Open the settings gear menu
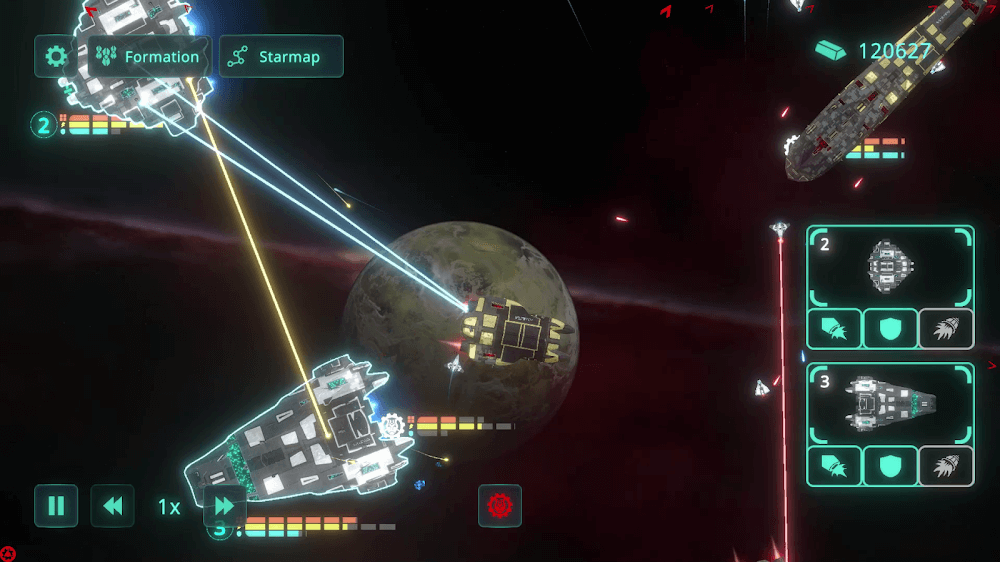The height and width of the screenshot is (562, 1000). point(56,57)
